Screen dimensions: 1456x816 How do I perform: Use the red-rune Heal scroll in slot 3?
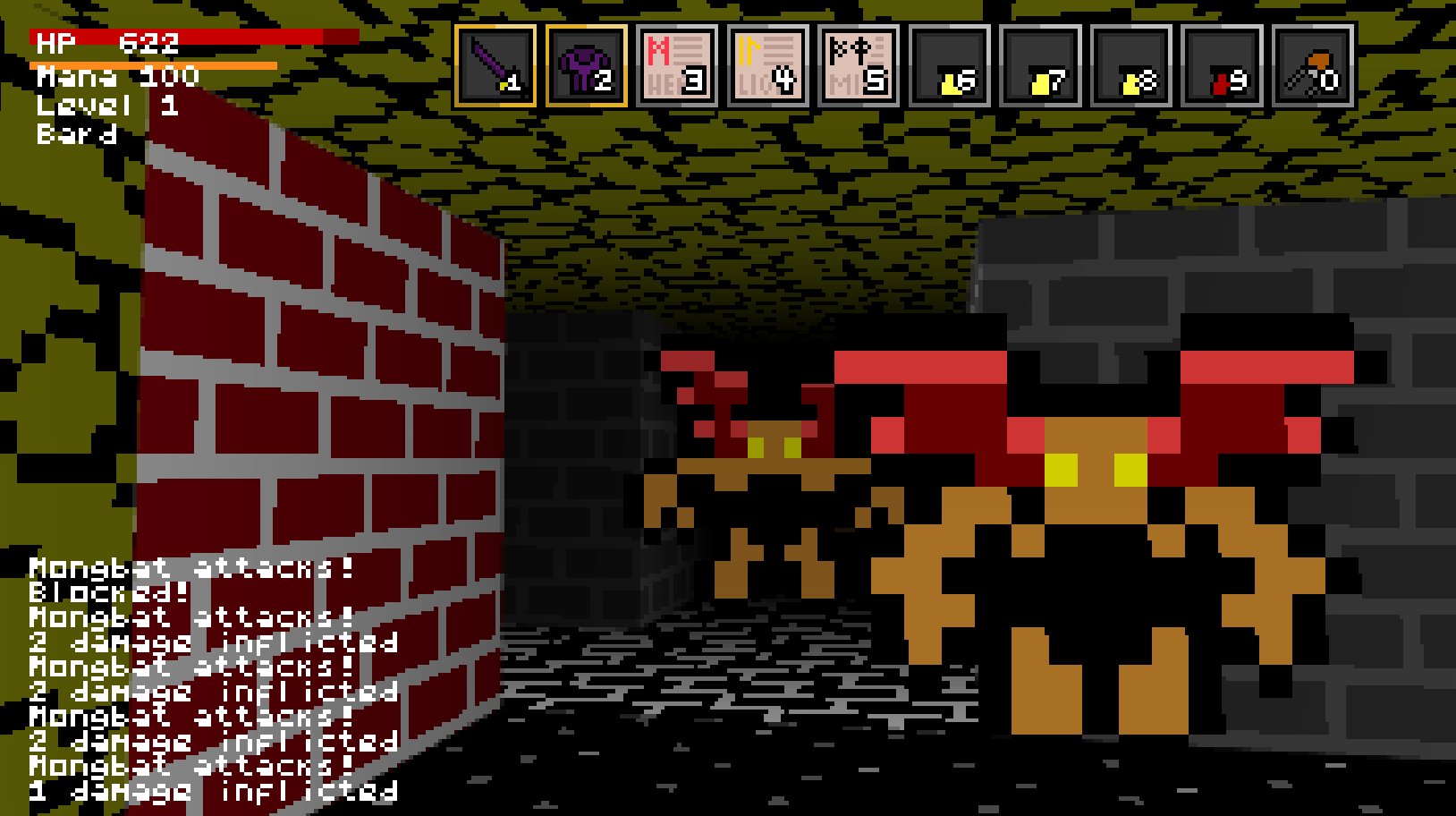click(x=677, y=66)
